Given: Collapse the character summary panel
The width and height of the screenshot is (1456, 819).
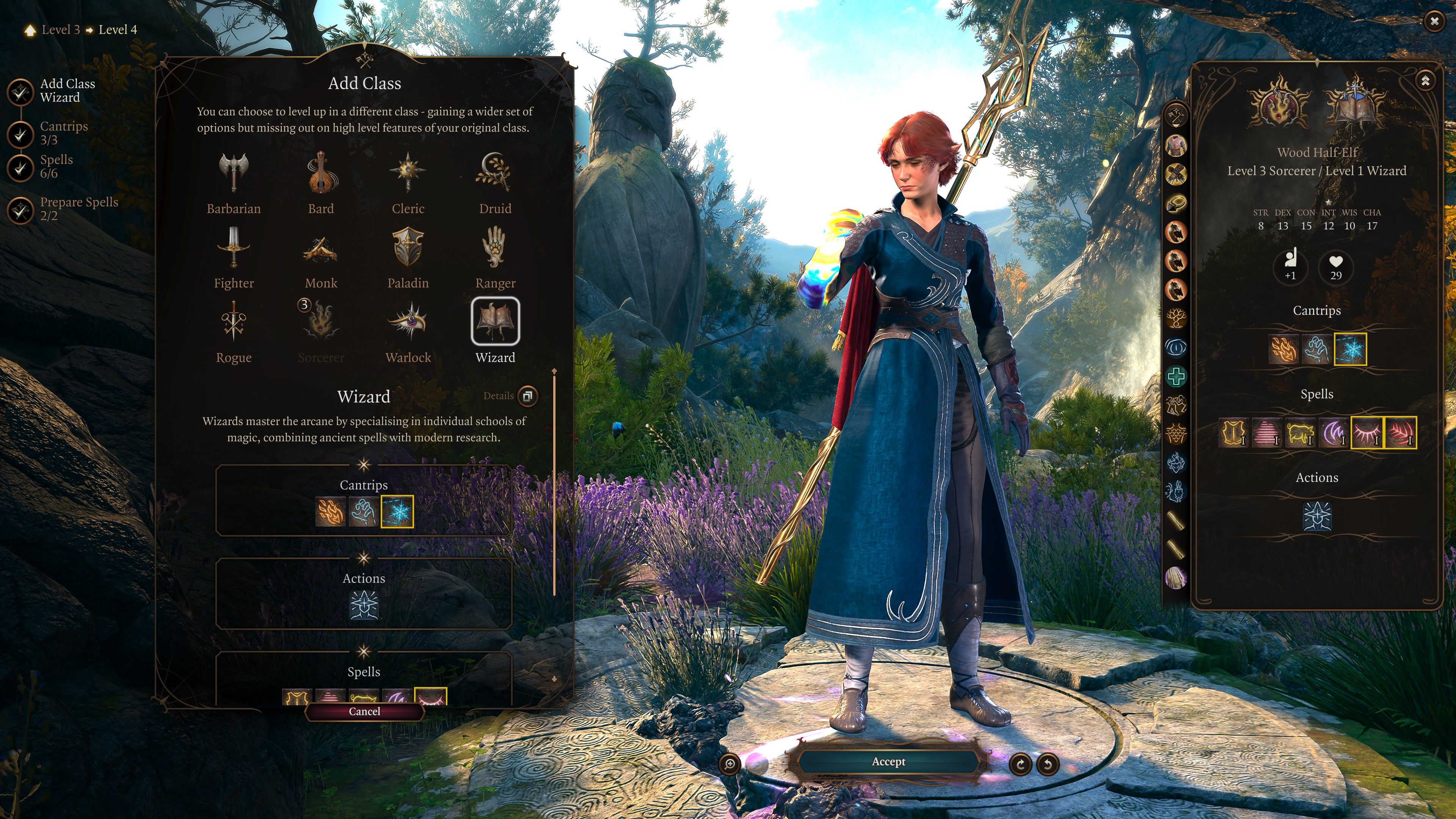Looking at the screenshot, I should 1425,80.
